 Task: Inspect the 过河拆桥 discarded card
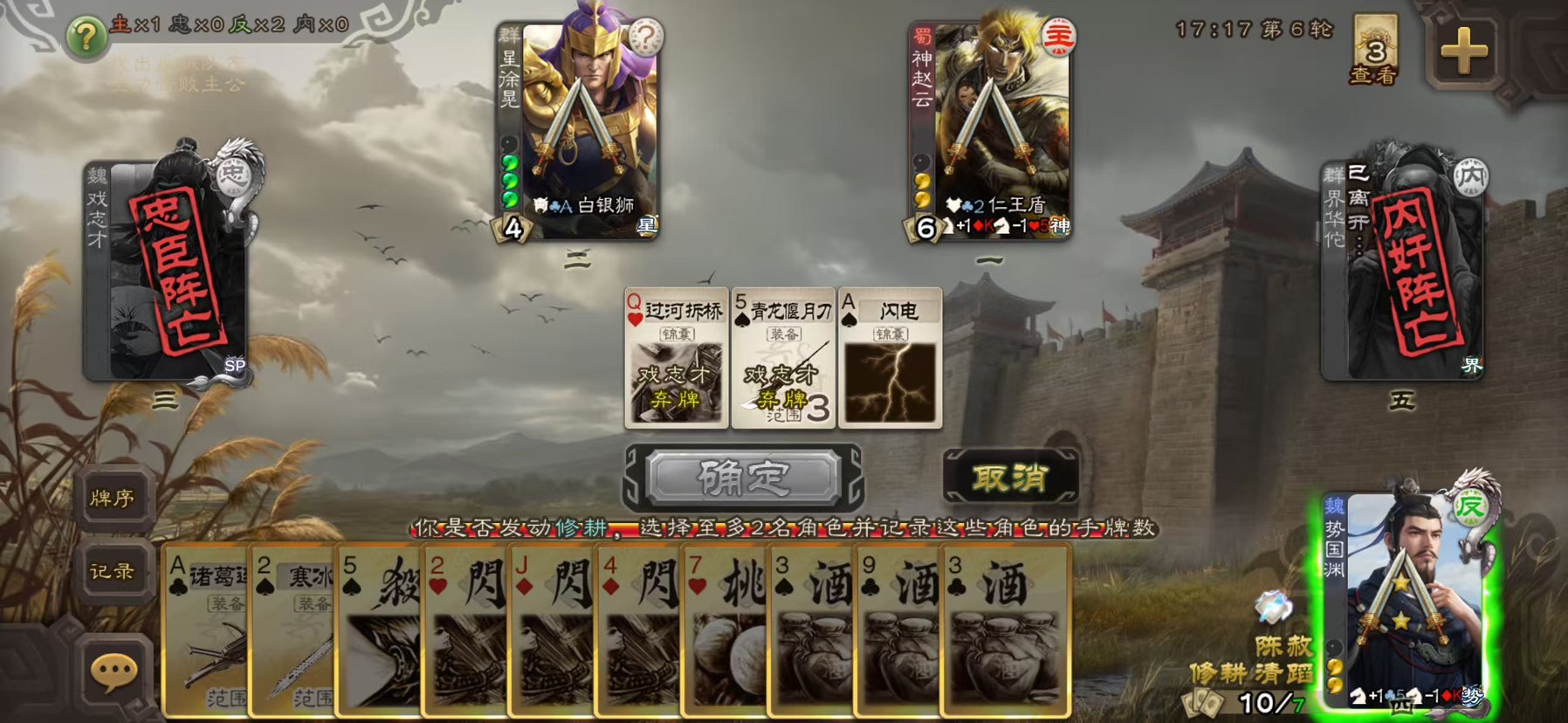(x=677, y=358)
